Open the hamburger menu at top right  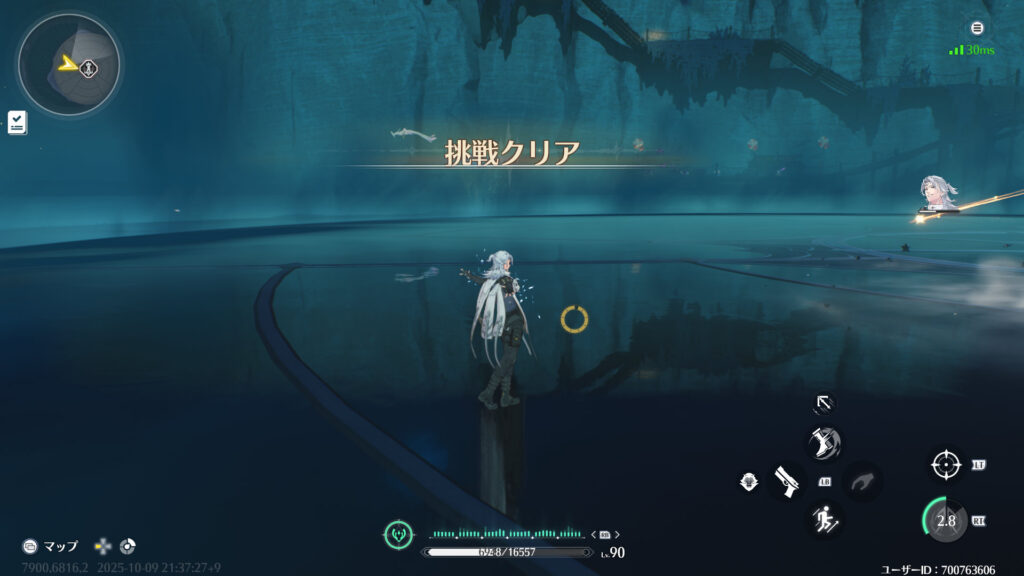977,28
